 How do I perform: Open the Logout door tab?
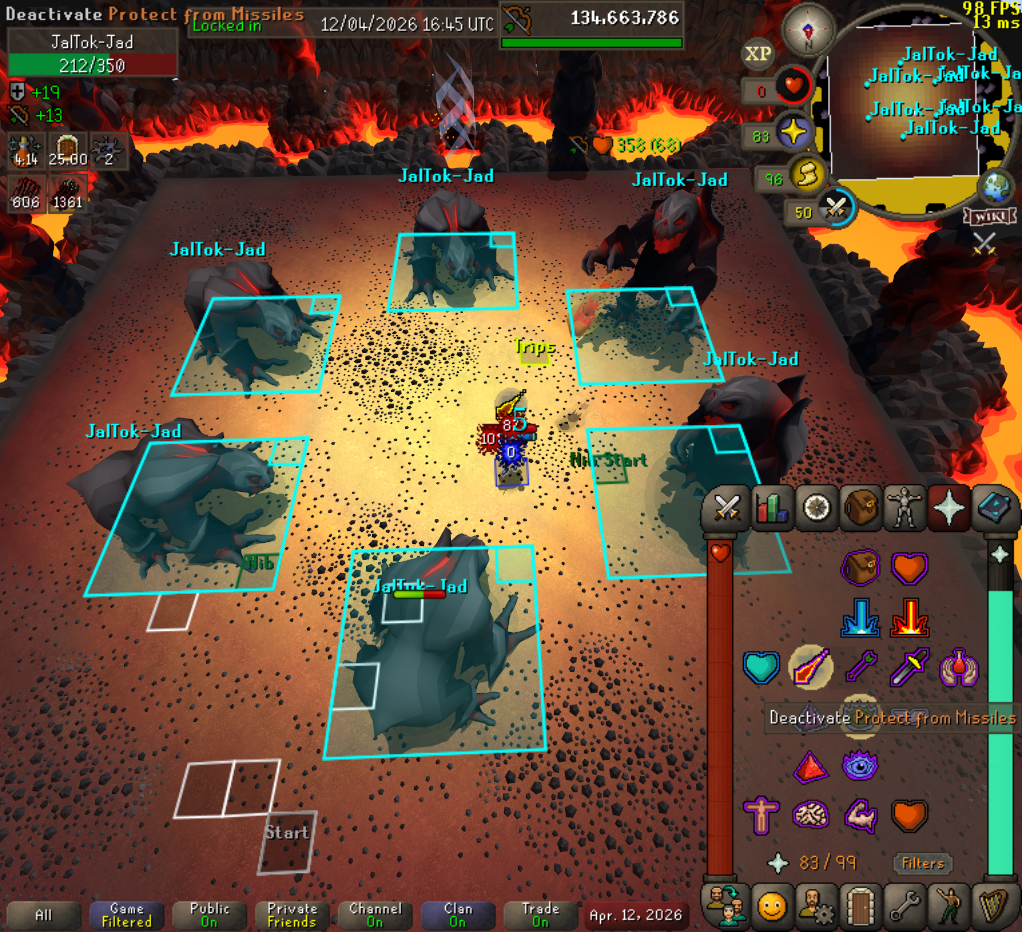[x=860, y=906]
